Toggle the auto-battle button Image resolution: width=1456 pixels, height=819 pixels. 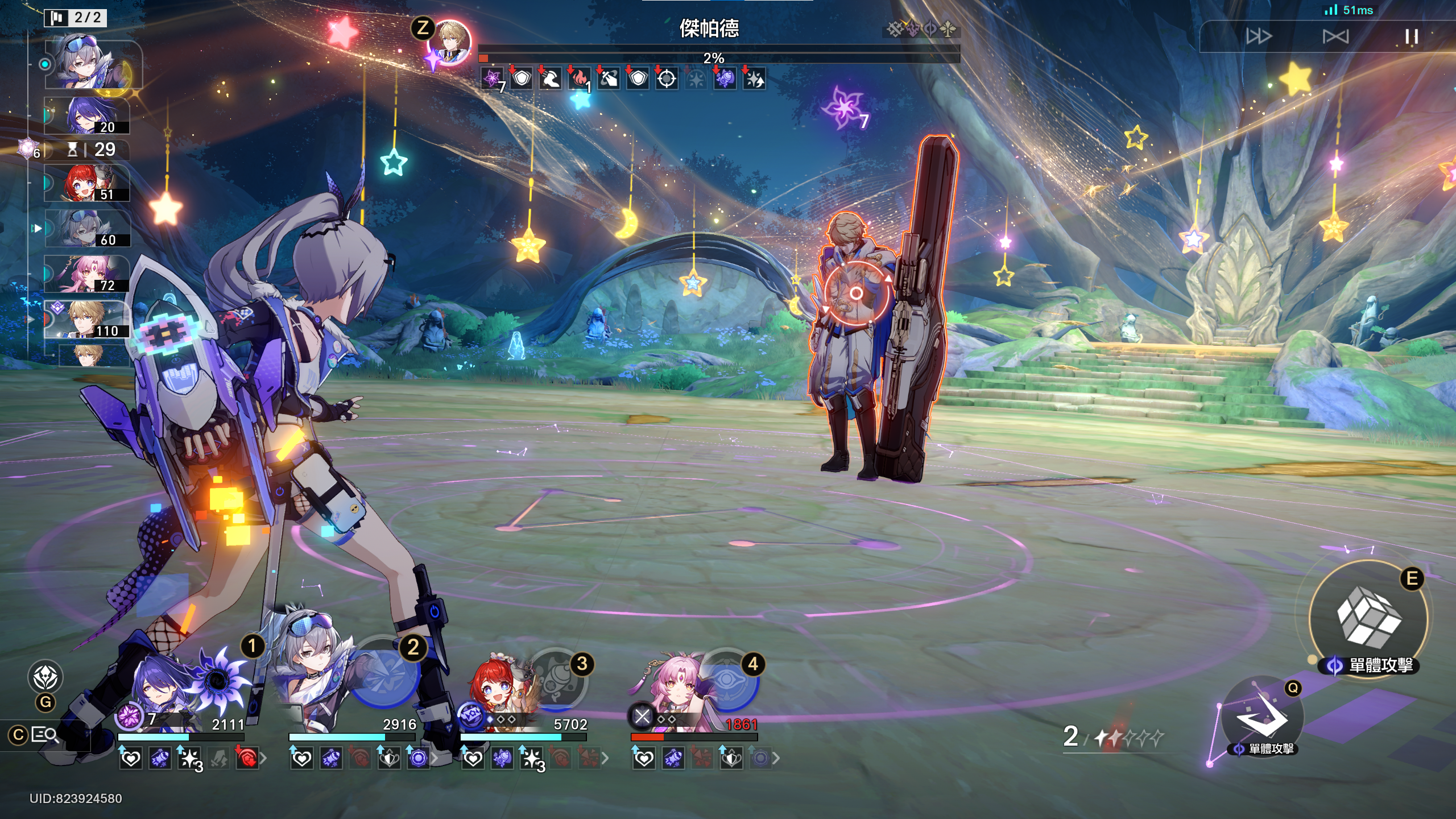1335,37
